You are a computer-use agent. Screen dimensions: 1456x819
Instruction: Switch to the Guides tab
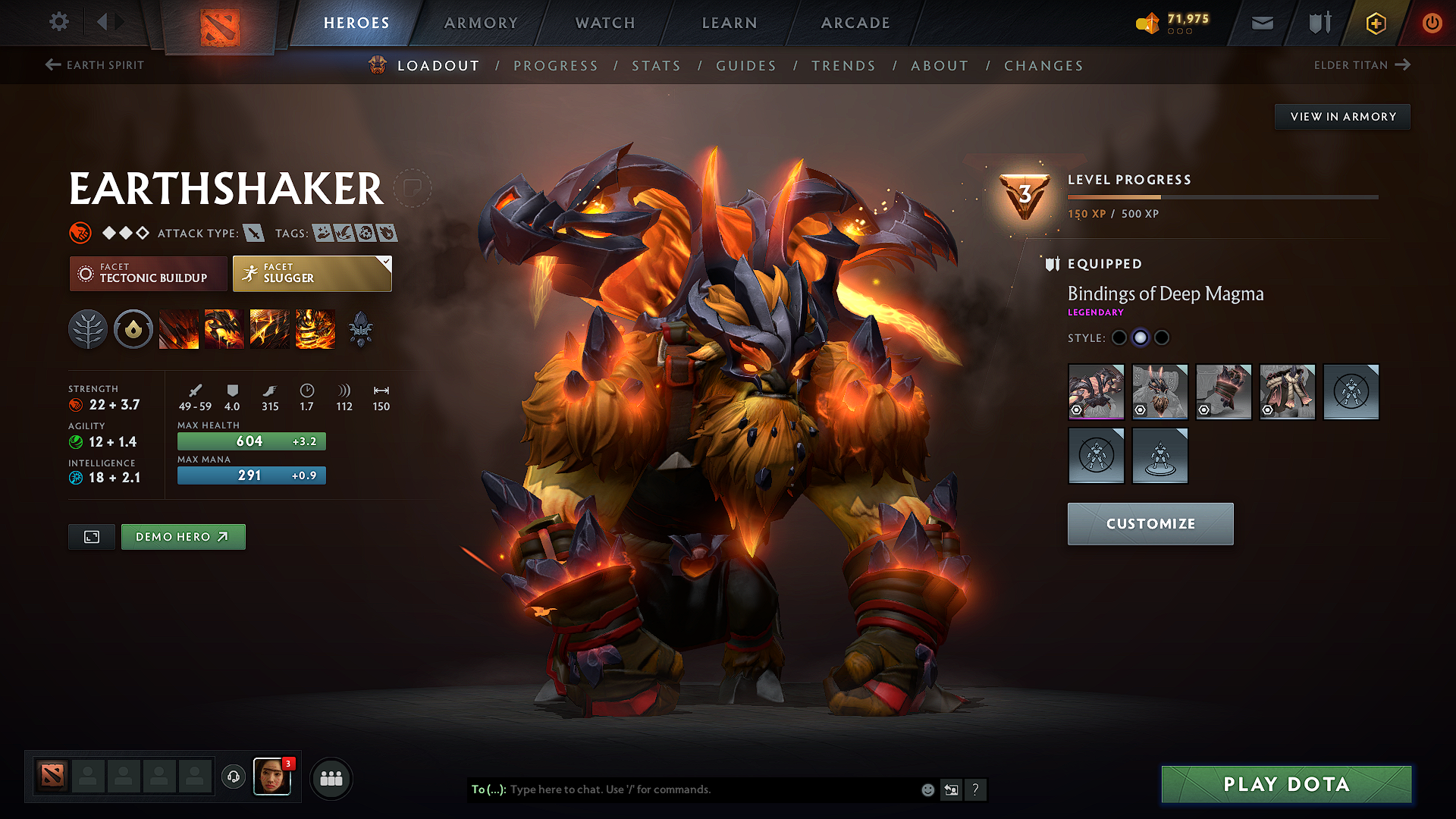[745, 66]
